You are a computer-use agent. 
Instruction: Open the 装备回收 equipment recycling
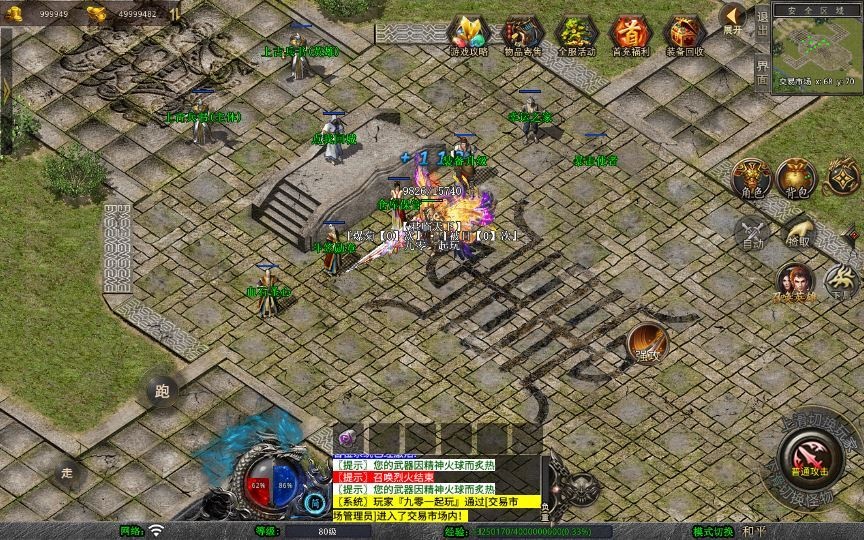point(684,34)
